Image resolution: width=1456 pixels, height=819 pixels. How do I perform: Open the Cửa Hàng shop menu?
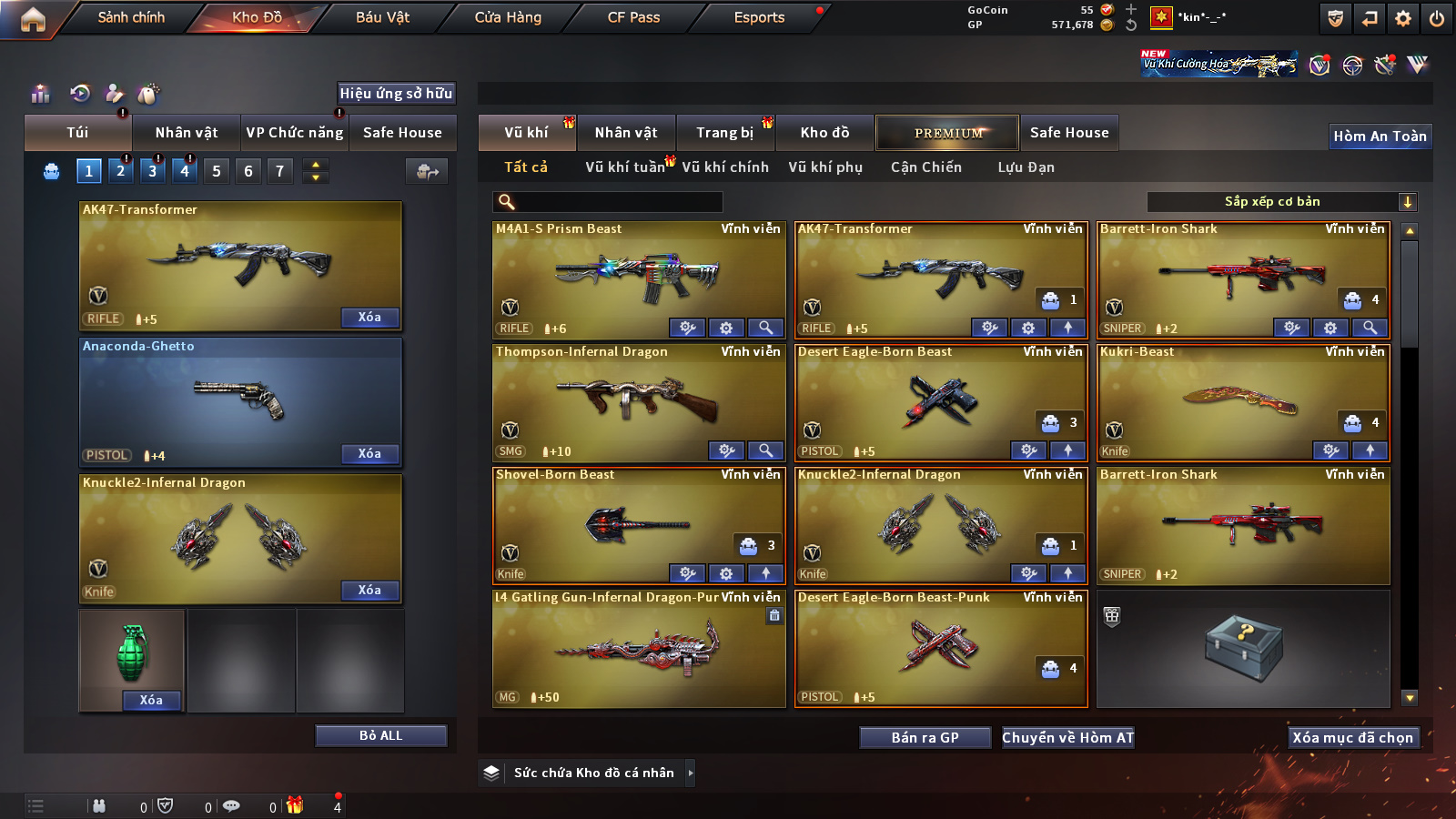[x=508, y=17]
